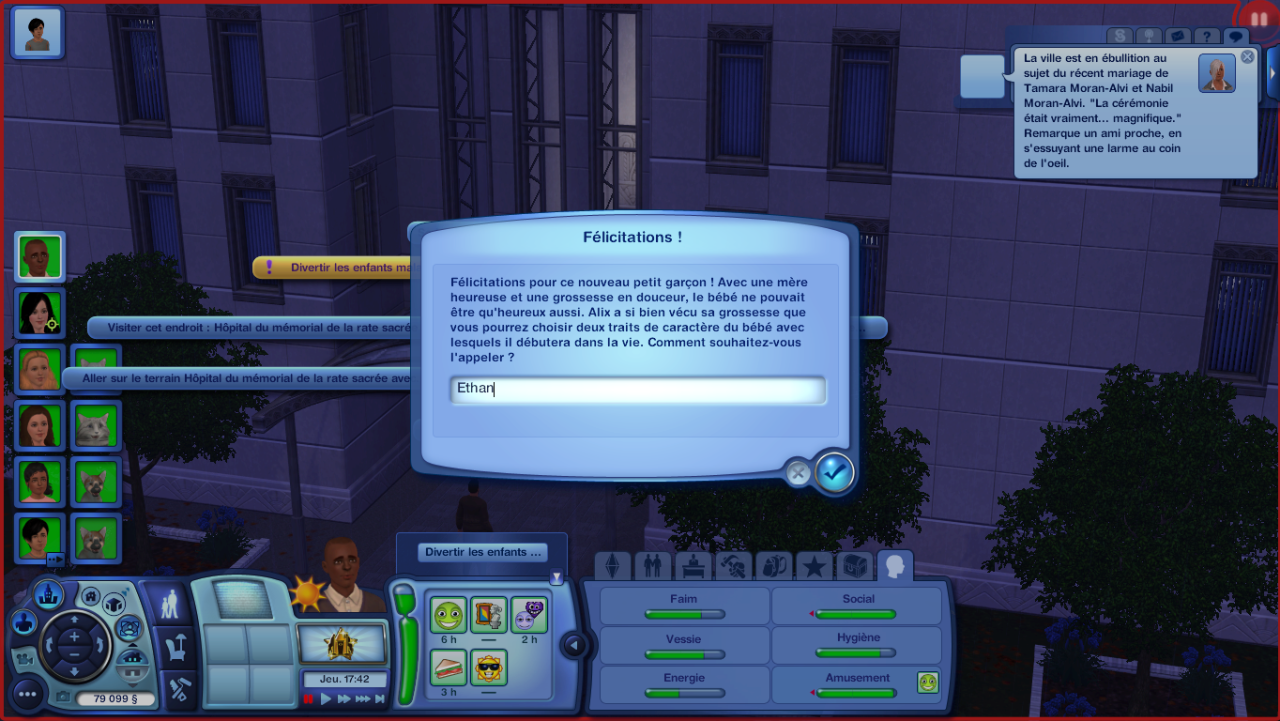The width and height of the screenshot is (1280, 721).
Task: Click the red pause speed button
Action: pos(309,699)
